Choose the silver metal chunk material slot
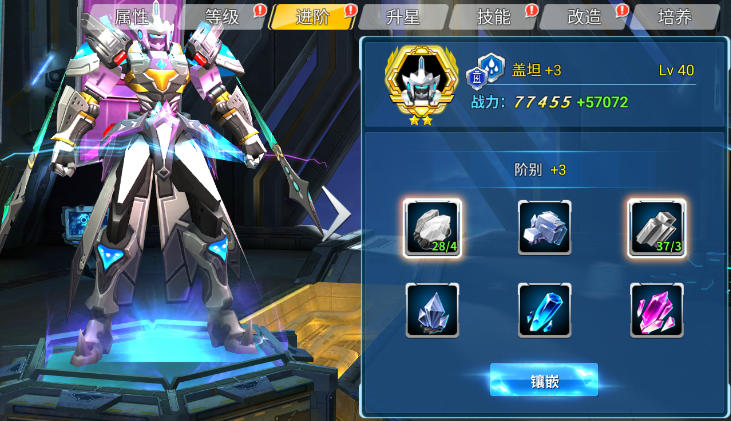This screenshot has height=421, width=731. coord(544,228)
